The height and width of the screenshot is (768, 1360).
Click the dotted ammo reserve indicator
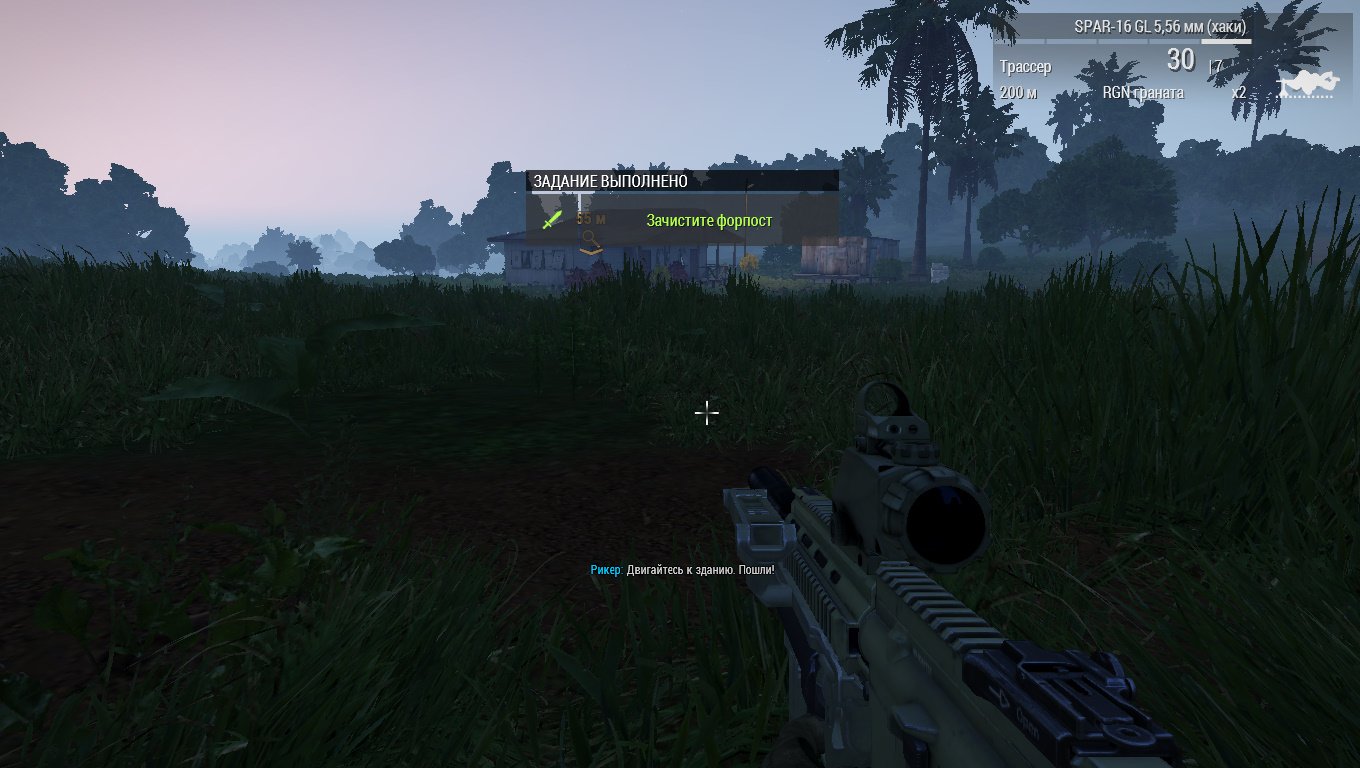[x=1306, y=95]
